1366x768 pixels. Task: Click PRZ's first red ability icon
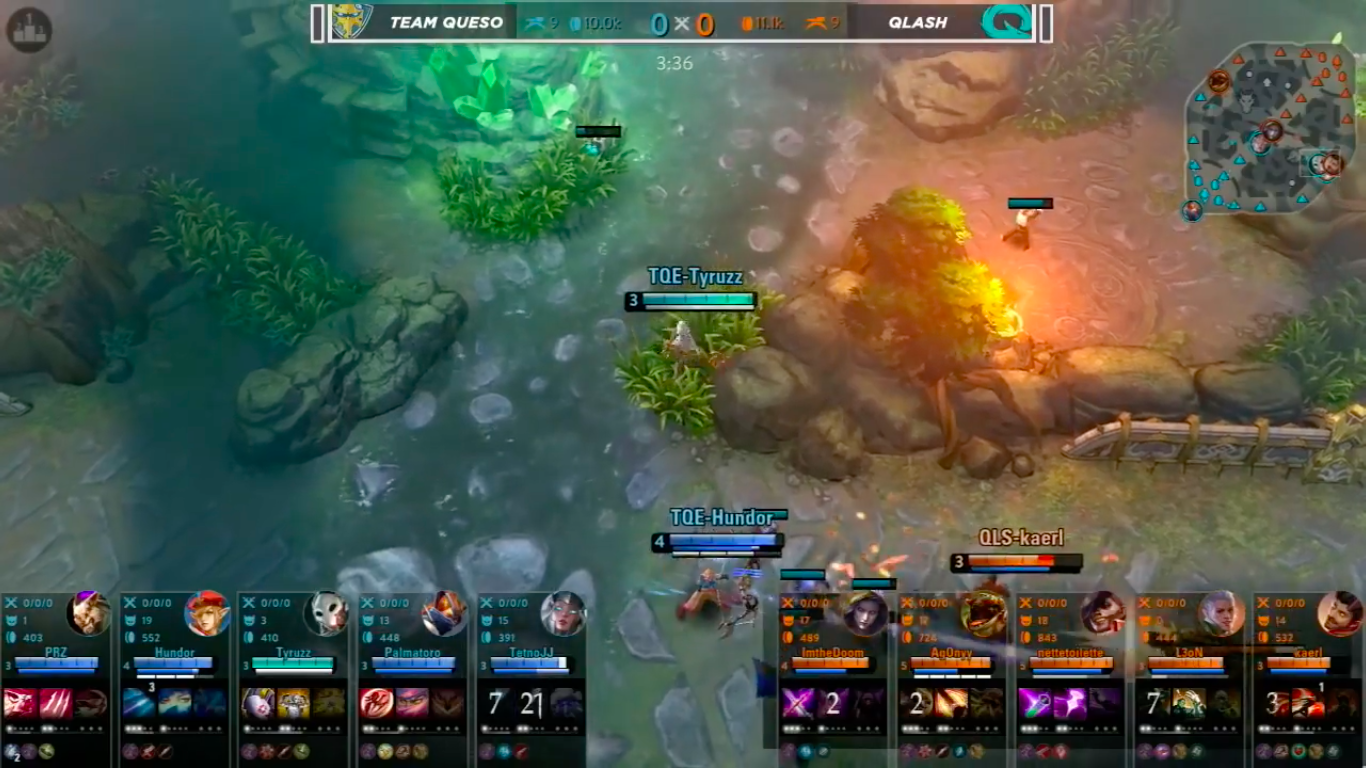coord(20,703)
